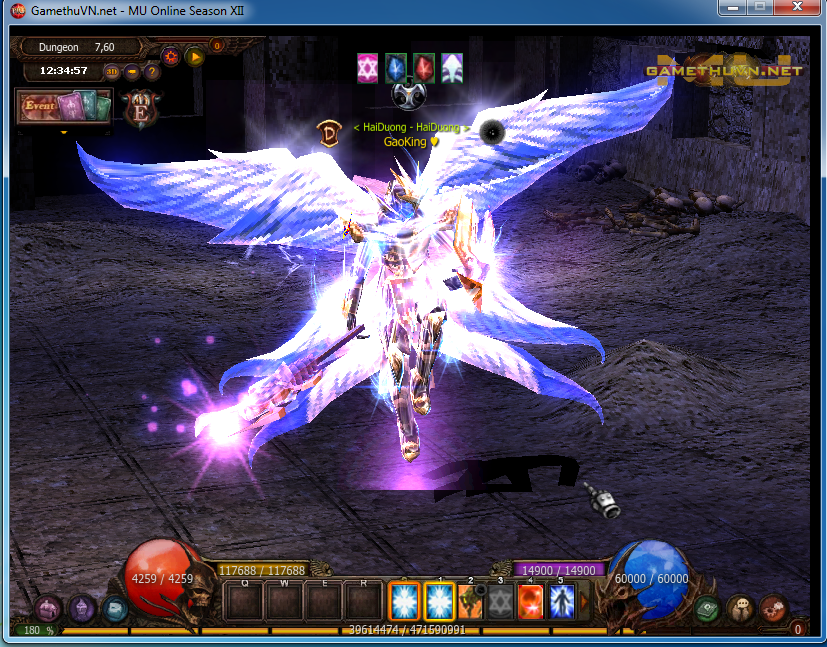Select the horse mount skill in slot 2
This screenshot has width=827, height=647.
point(471,602)
